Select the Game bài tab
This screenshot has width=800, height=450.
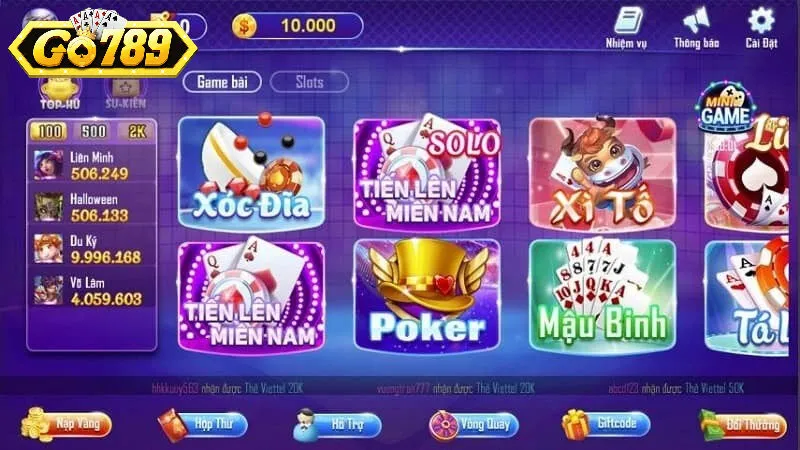coord(222,82)
